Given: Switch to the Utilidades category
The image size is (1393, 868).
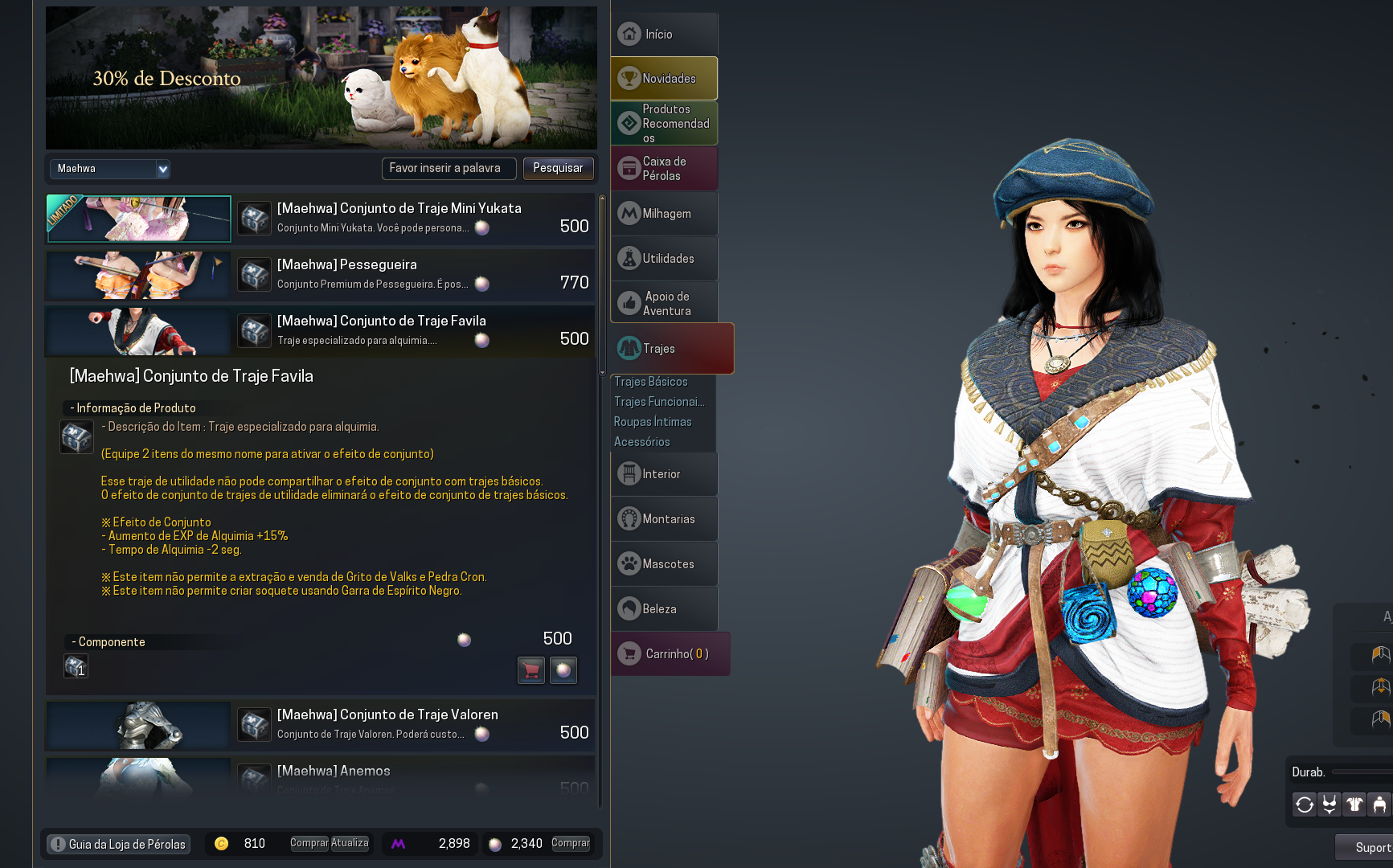Looking at the screenshot, I should pyautogui.click(x=664, y=259).
